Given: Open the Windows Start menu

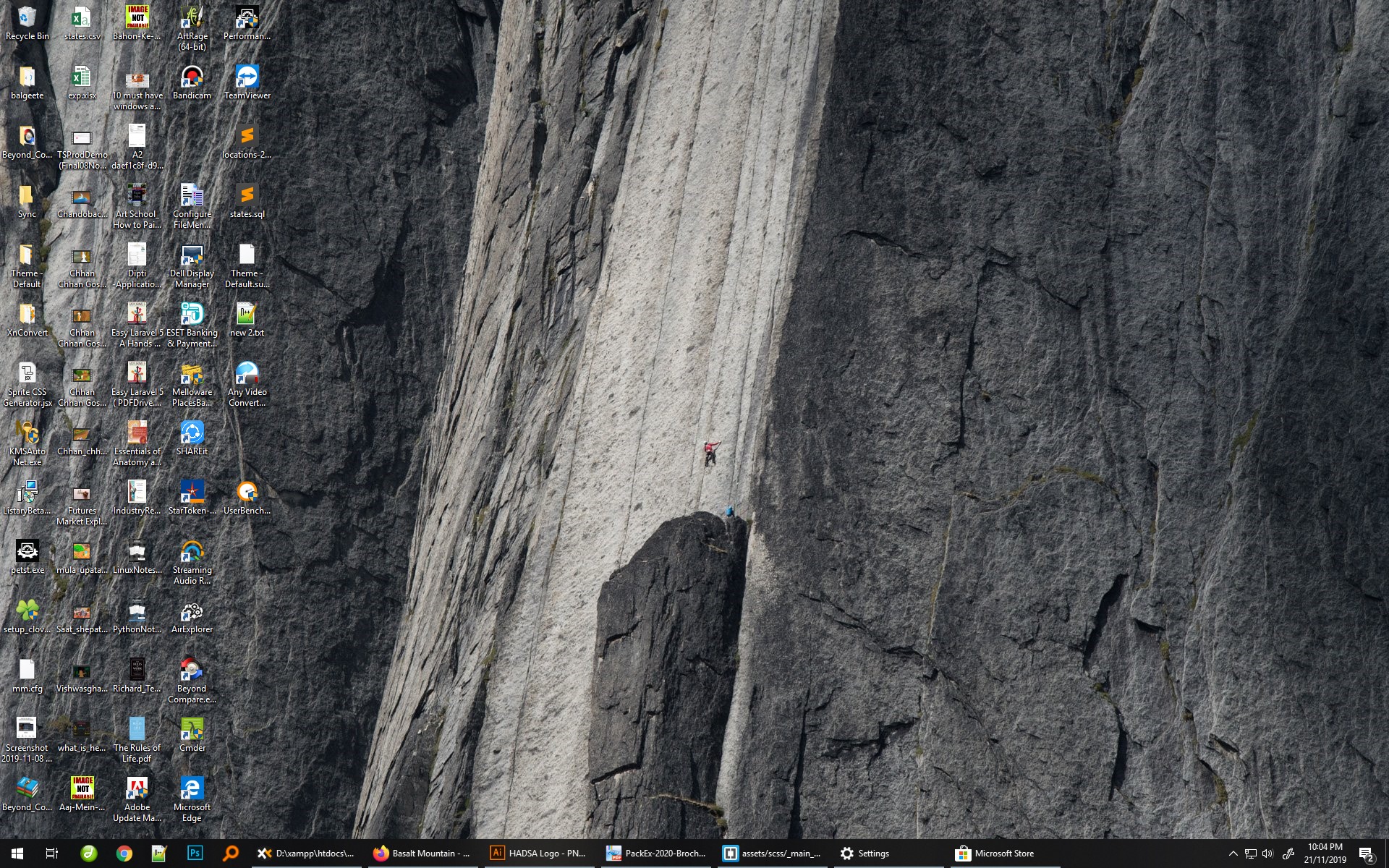Looking at the screenshot, I should tap(17, 854).
